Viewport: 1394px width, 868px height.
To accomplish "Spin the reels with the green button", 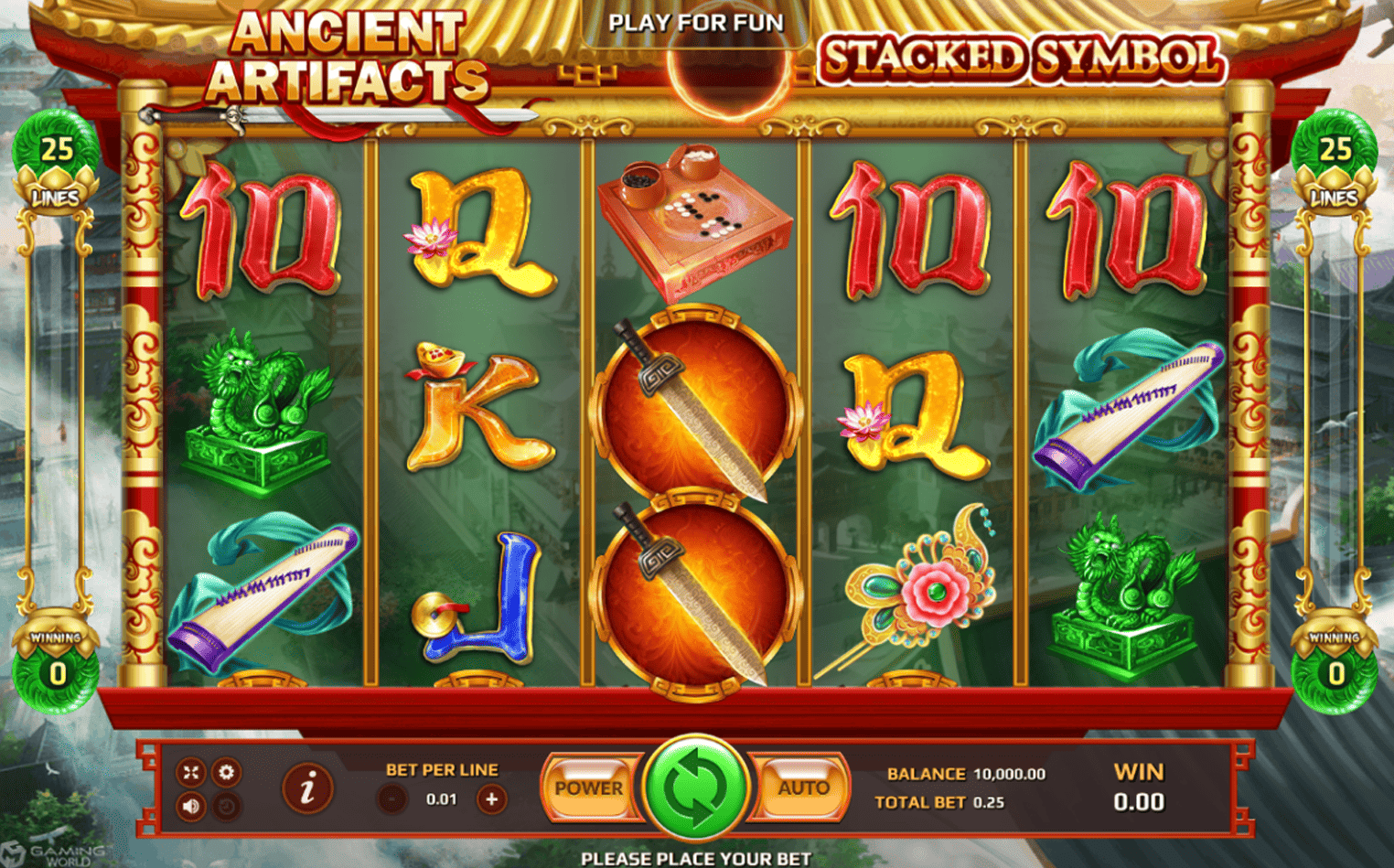I will click(695, 788).
